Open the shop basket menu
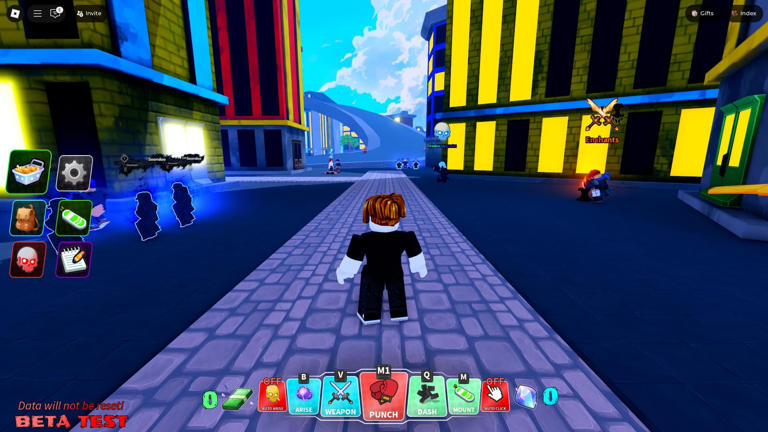This screenshot has height=432, width=768. (29, 173)
